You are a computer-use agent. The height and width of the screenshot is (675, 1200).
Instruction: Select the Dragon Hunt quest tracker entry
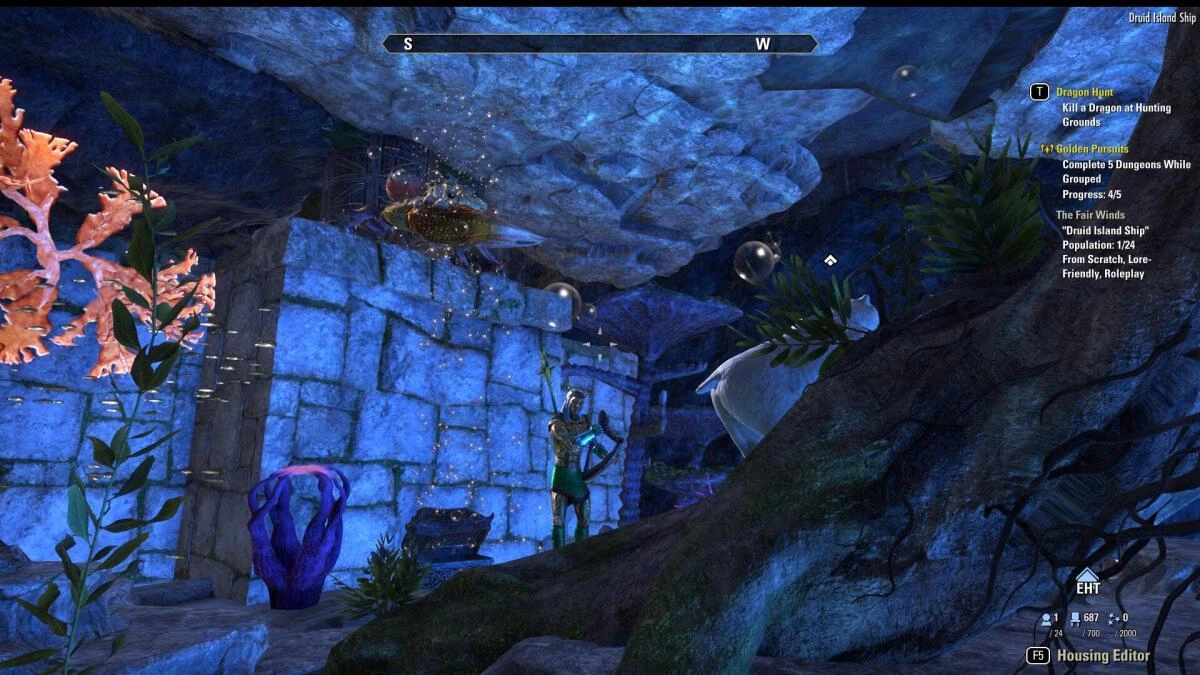point(1084,92)
